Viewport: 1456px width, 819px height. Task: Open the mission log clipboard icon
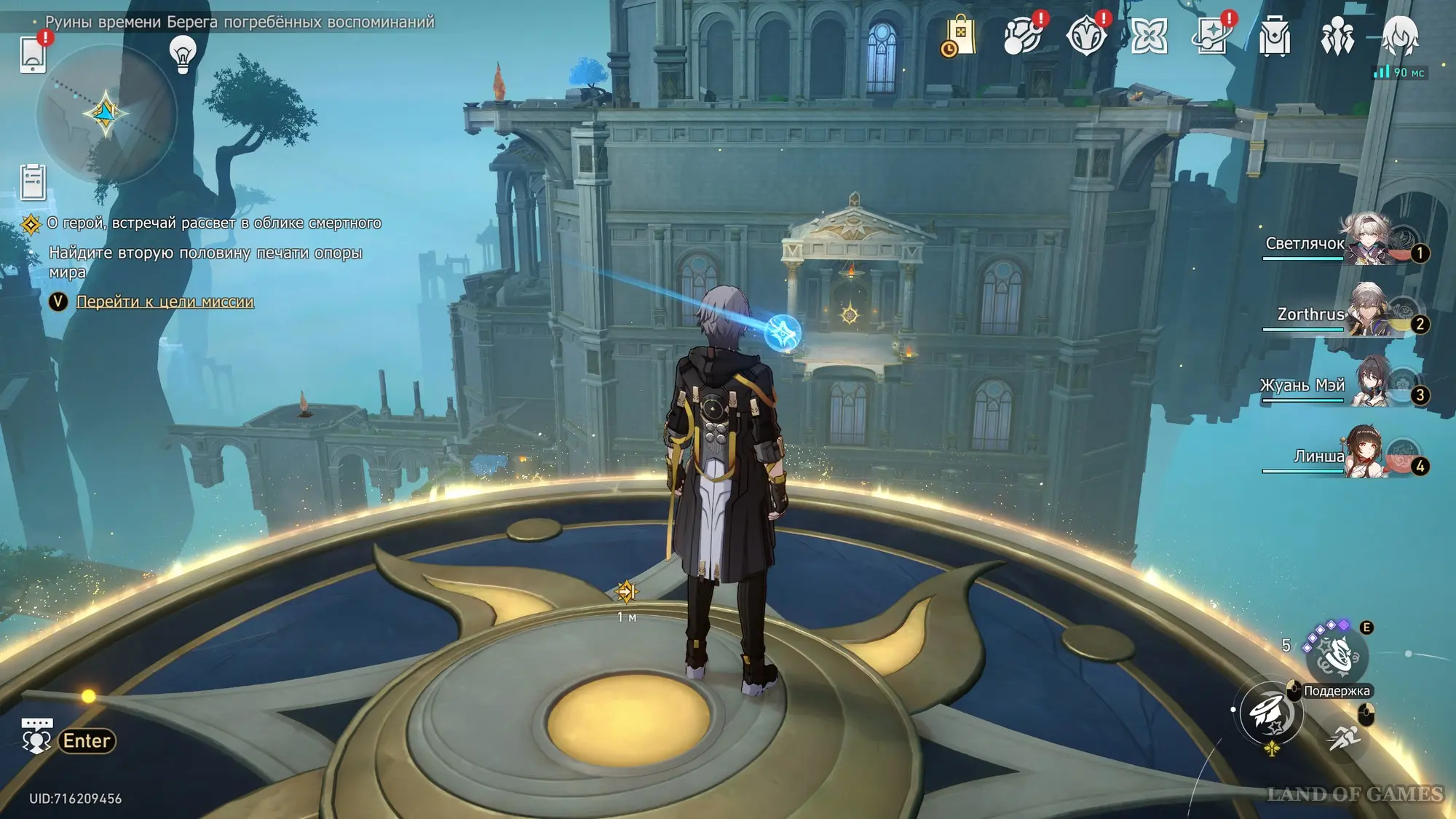click(33, 182)
